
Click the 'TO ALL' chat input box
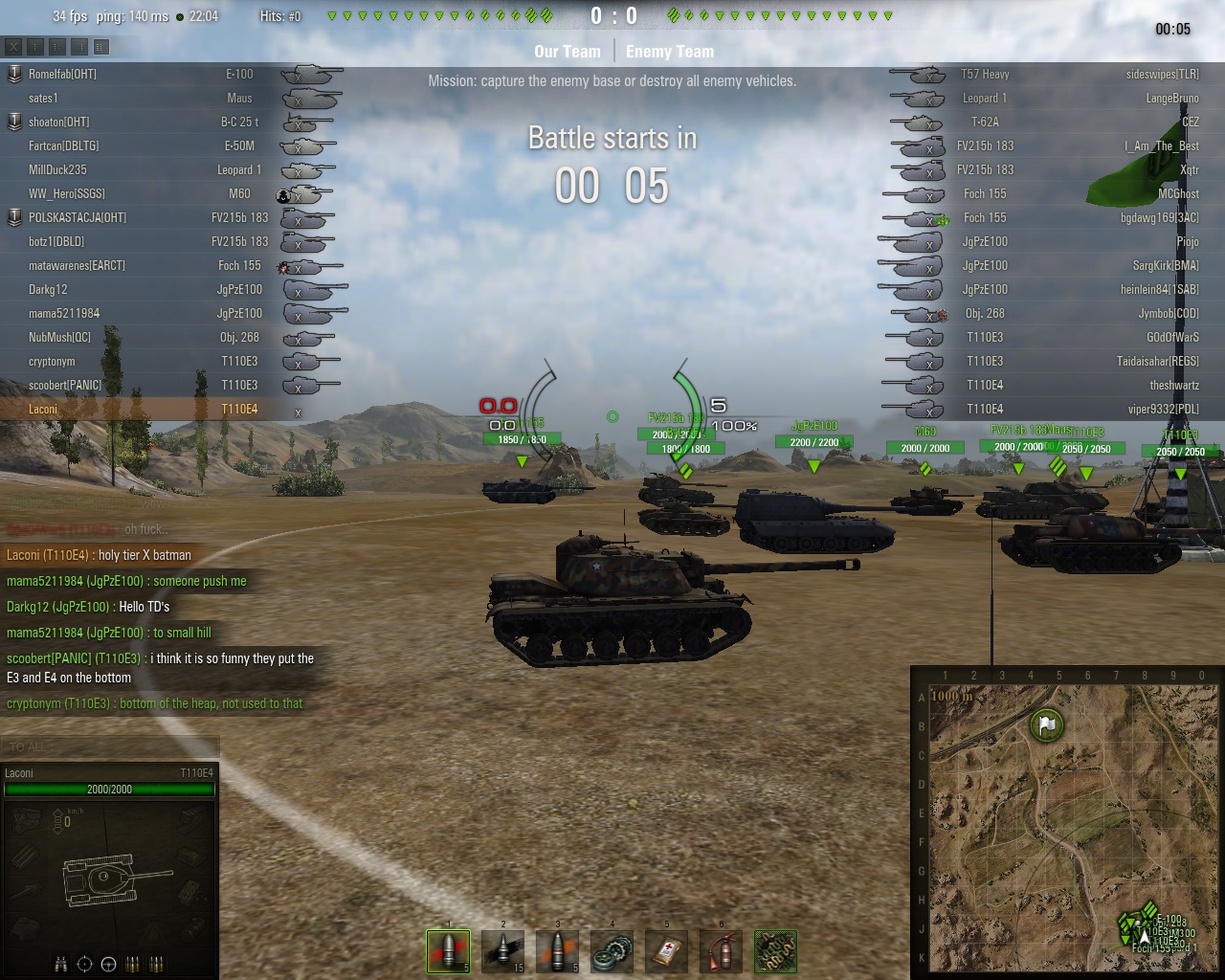(110, 746)
